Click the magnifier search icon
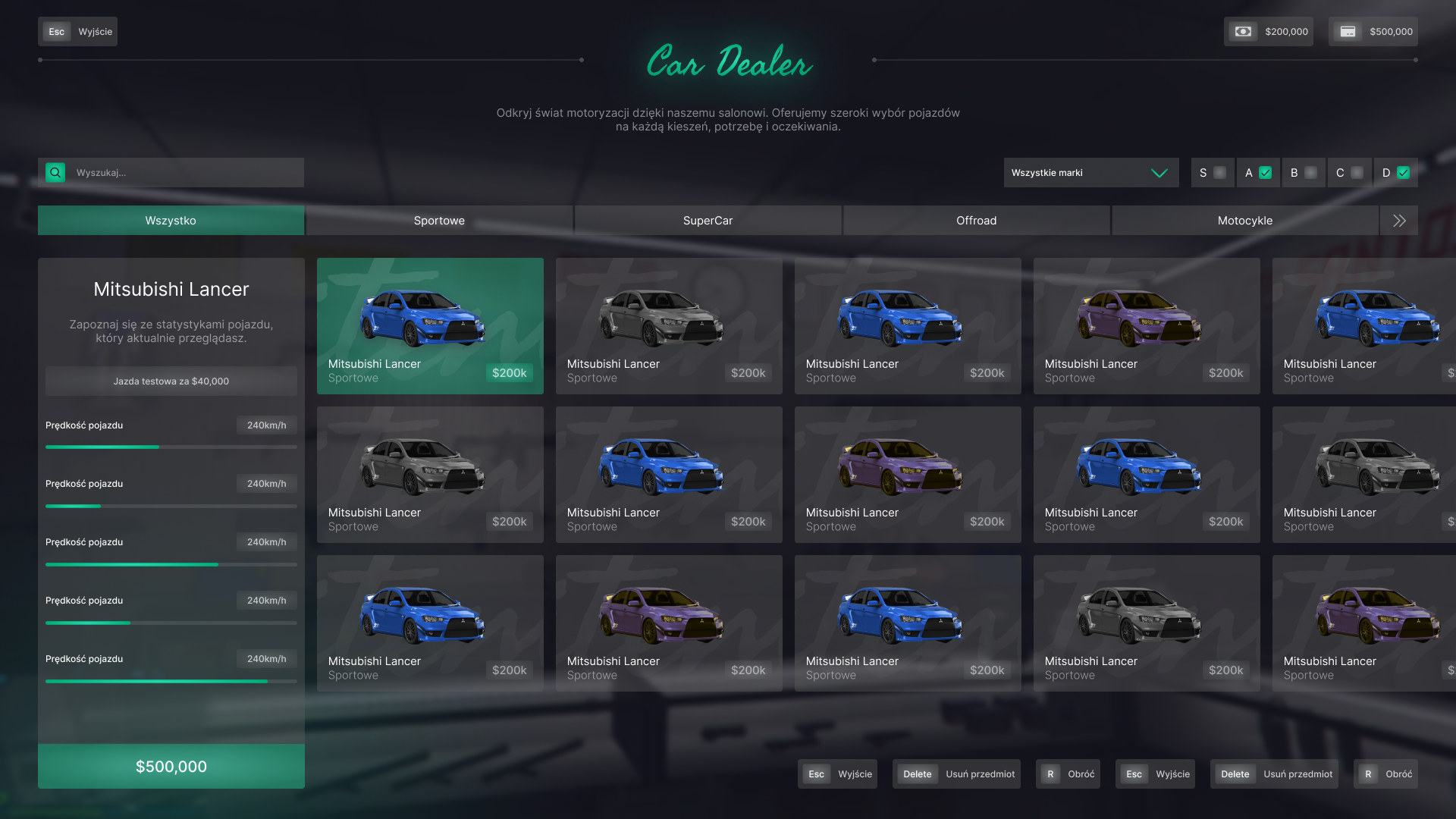 coord(54,172)
